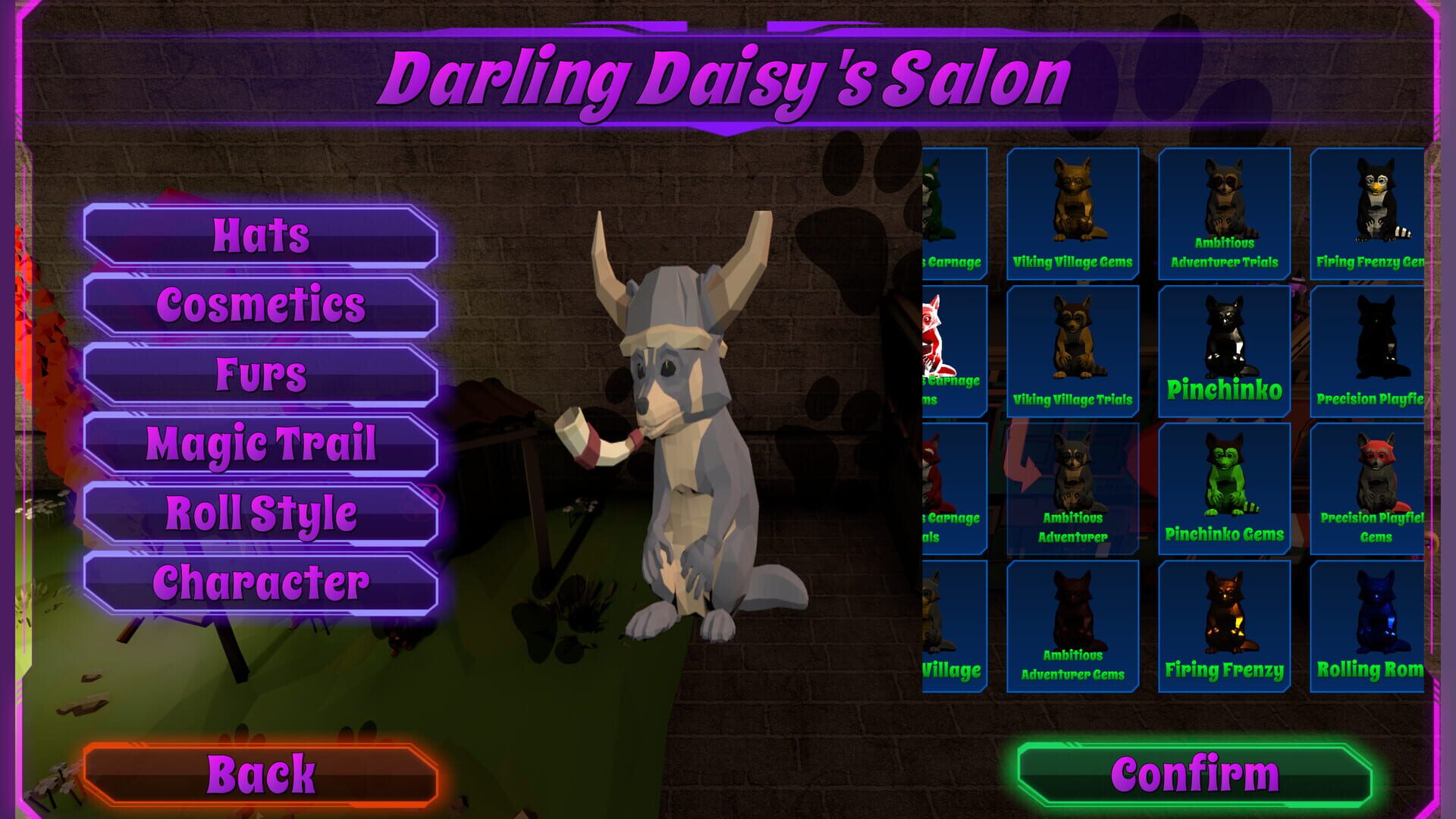The image size is (1456, 819).
Task: Select the Viking Village Gems raccoon skin
Action: [1072, 213]
